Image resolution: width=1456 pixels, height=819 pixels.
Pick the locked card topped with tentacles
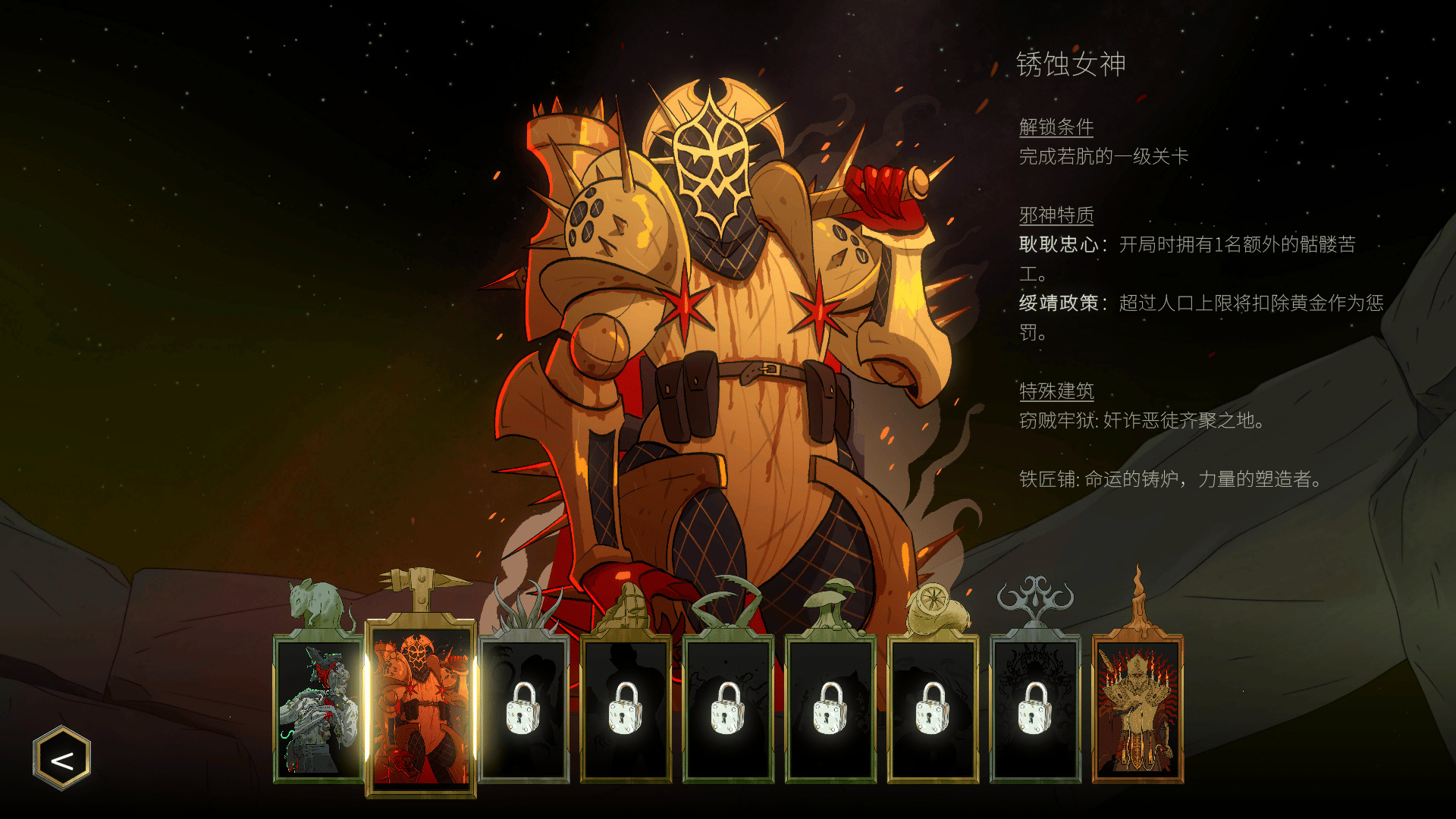click(x=524, y=709)
